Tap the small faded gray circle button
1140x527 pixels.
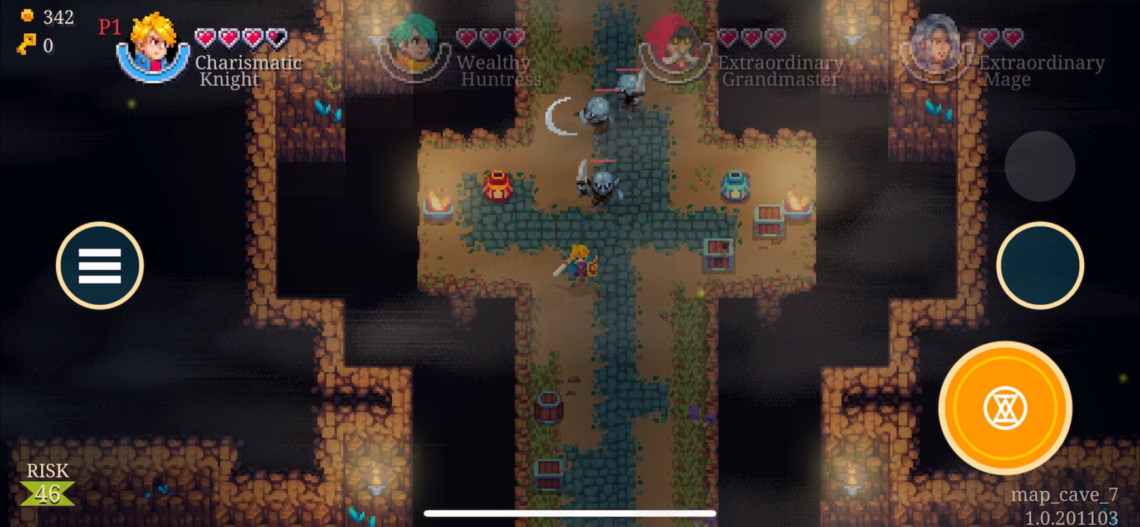coord(1039,166)
